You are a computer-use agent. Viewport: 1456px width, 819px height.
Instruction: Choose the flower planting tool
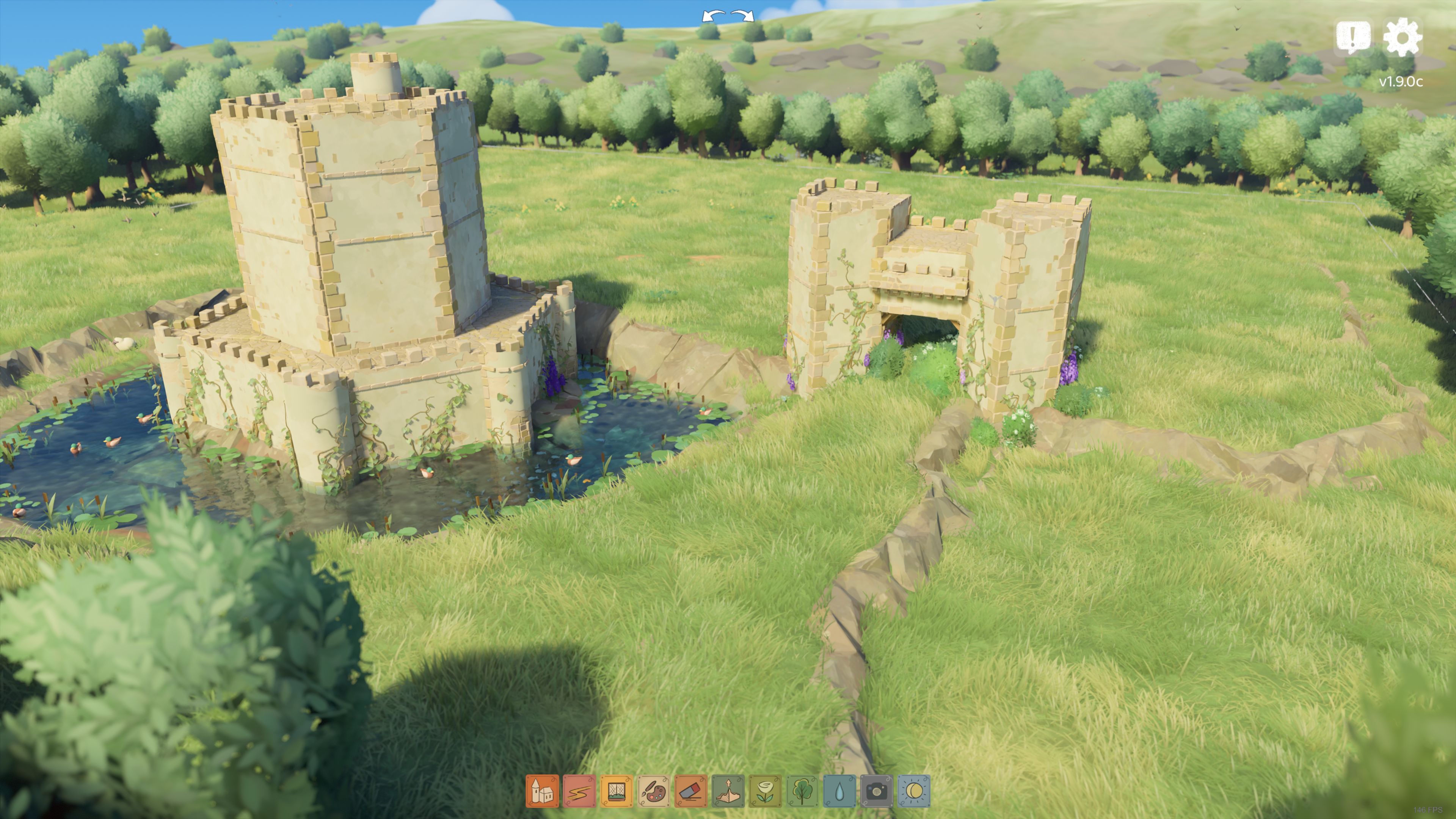click(765, 790)
